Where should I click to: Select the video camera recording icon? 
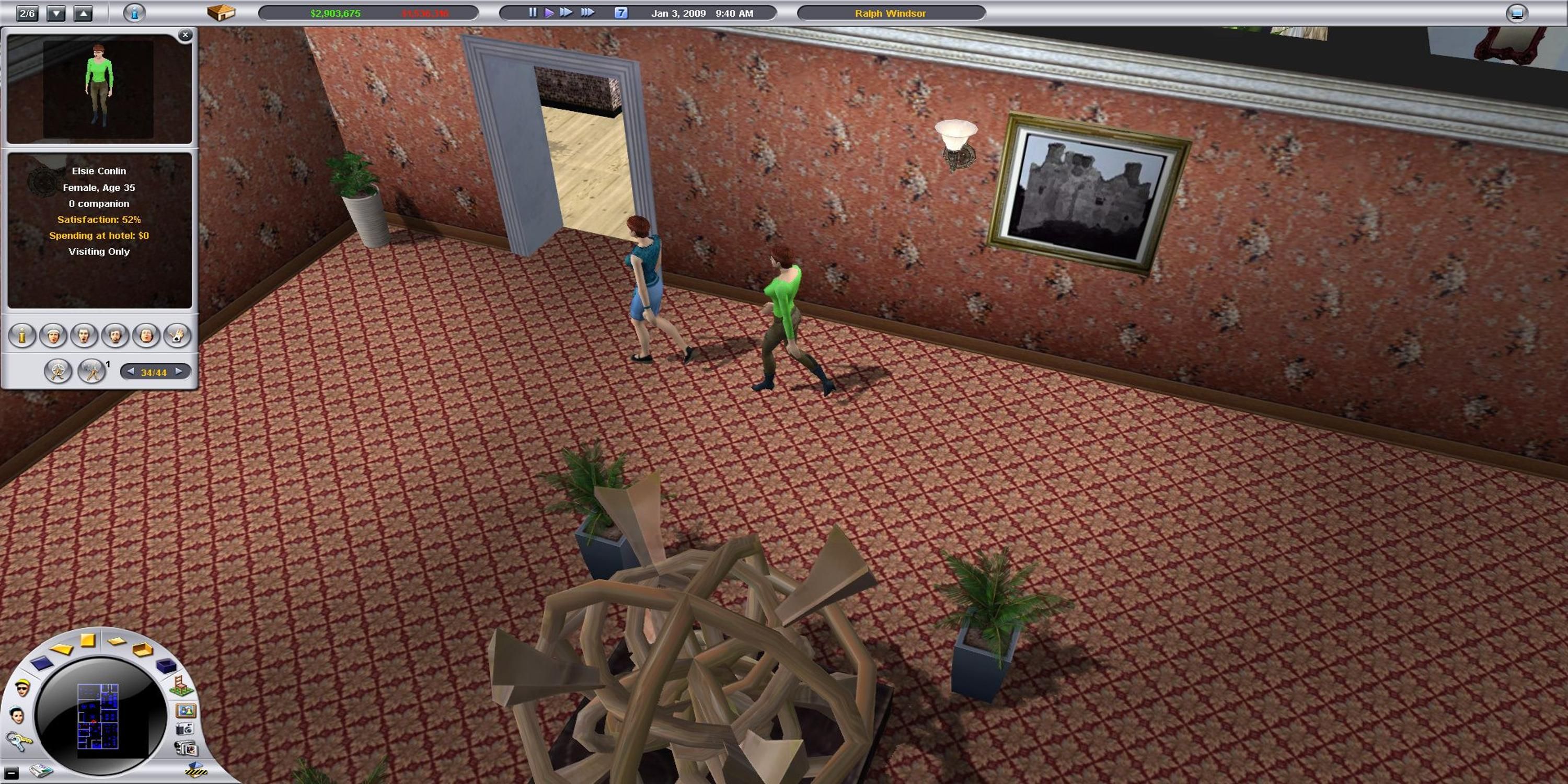[186, 747]
